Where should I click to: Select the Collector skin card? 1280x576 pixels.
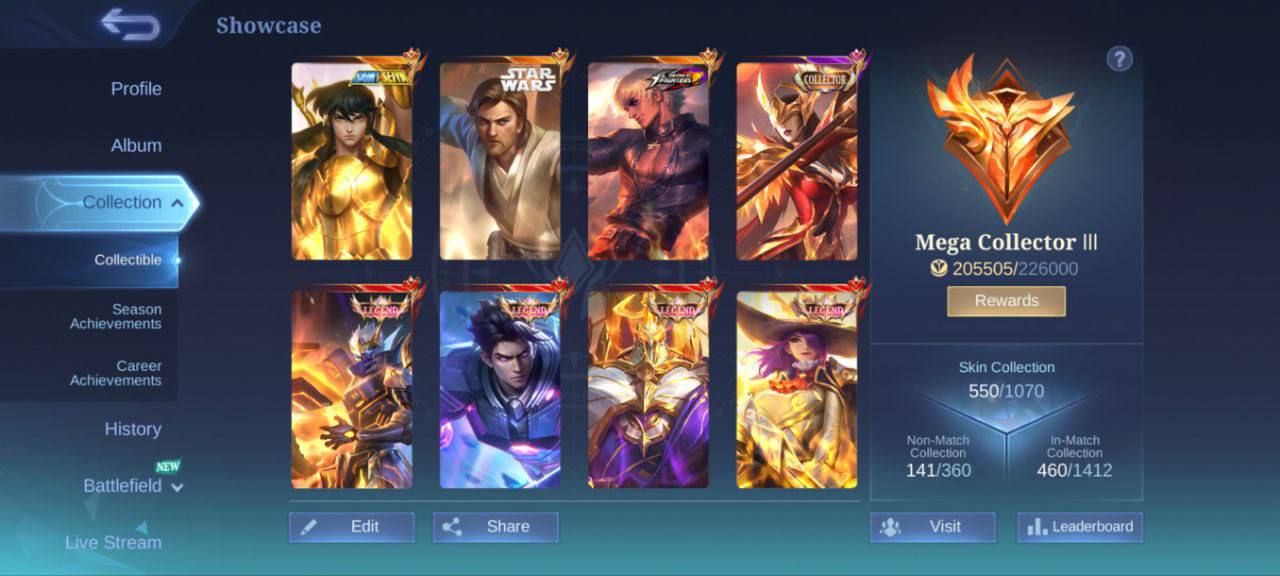coord(797,162)
